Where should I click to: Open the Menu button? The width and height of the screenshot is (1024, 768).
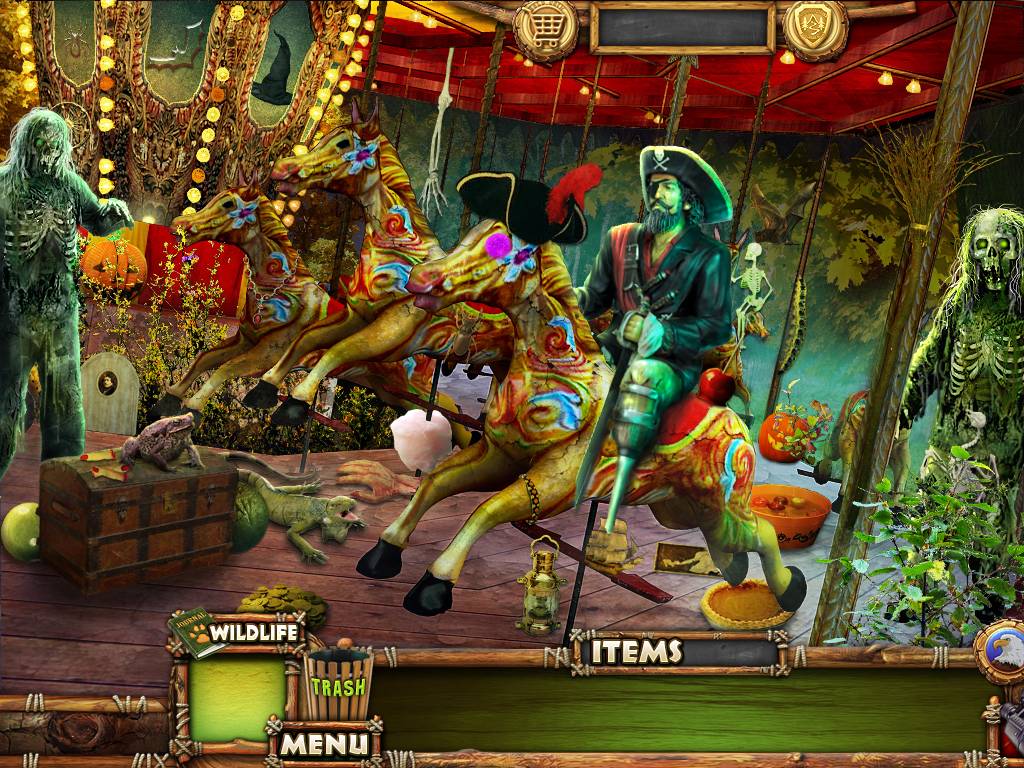pyautogui.click(x=324, y=743)
